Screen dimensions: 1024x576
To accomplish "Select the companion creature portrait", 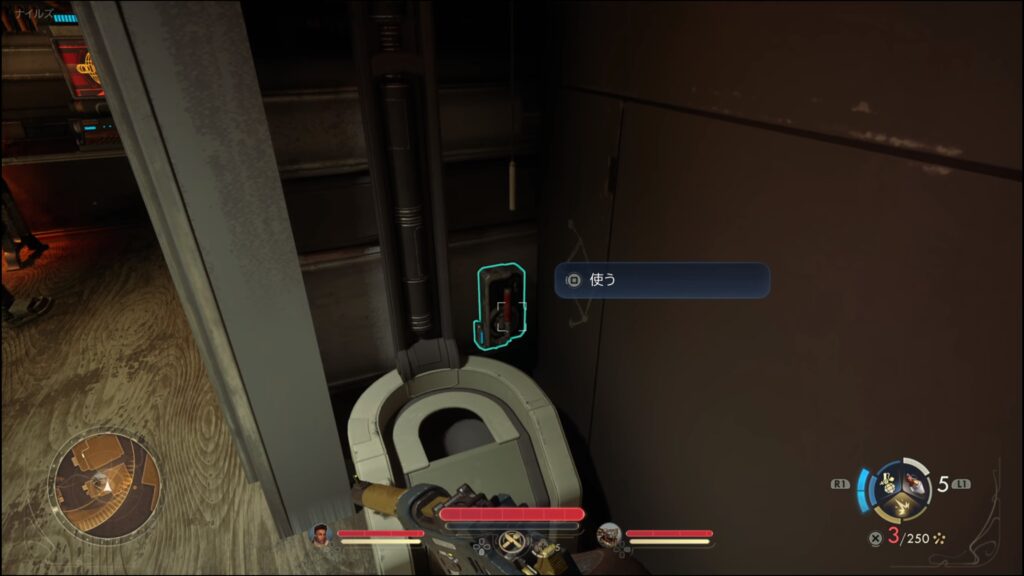I will (609, 536).
